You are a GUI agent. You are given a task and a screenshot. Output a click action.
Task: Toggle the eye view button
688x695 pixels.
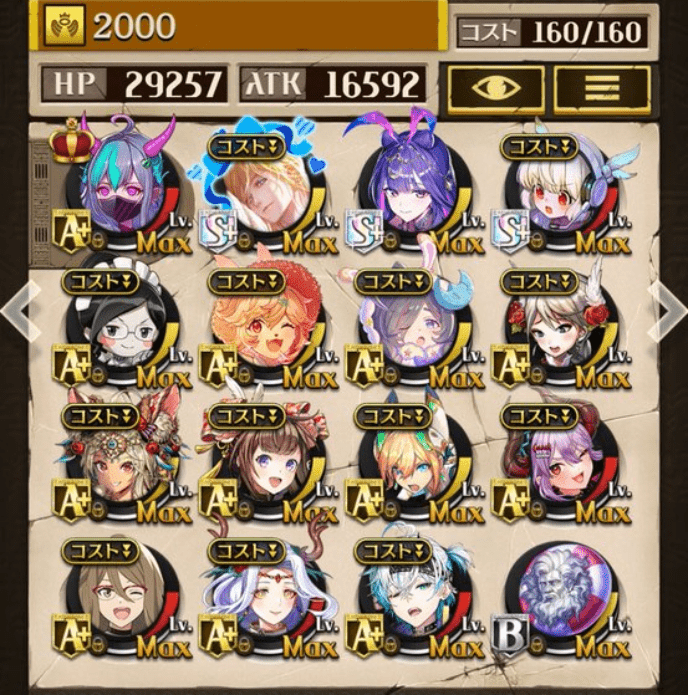coord(496,89)
